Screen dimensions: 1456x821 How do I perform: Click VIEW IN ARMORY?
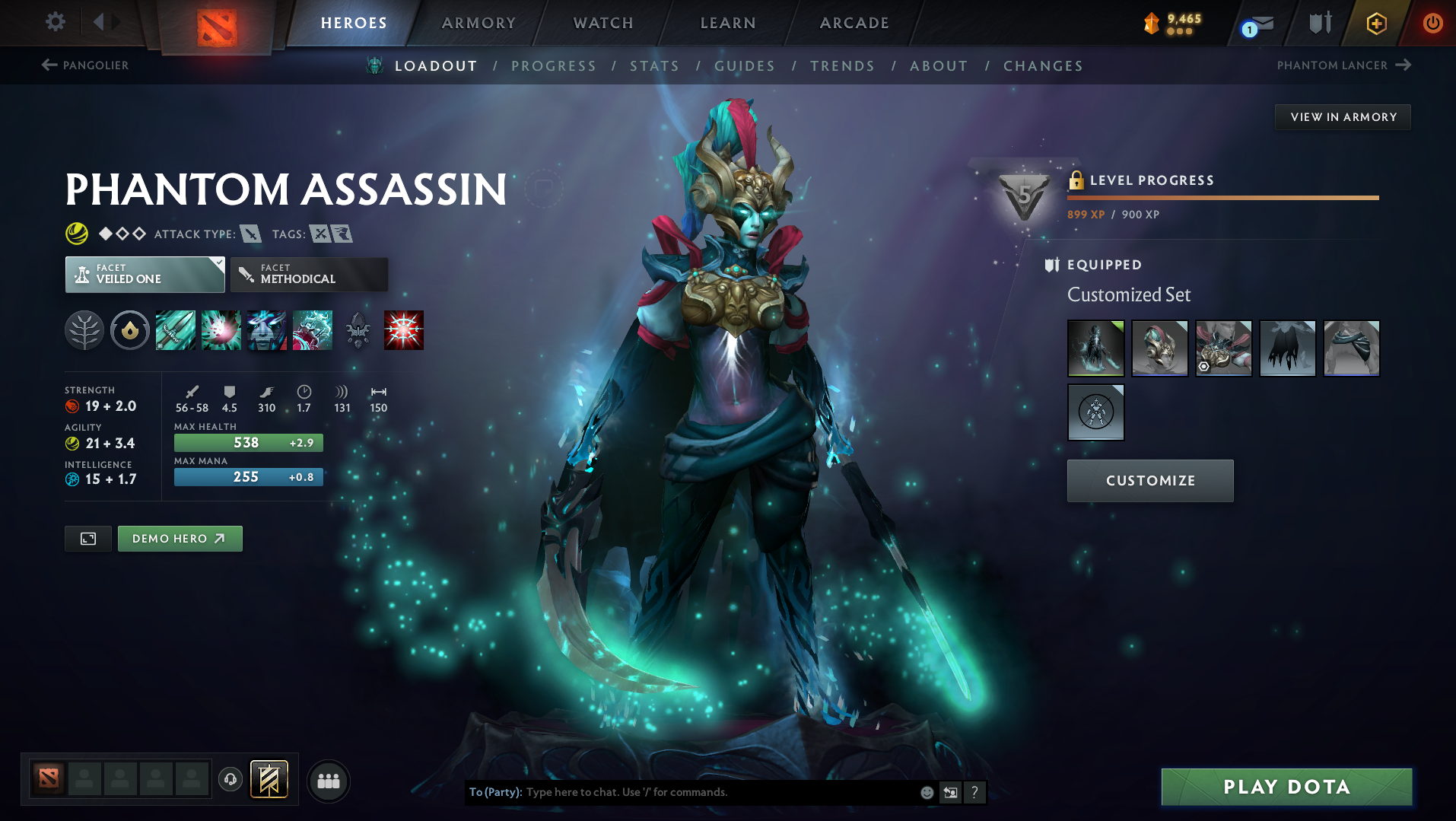pos(1343,116)
